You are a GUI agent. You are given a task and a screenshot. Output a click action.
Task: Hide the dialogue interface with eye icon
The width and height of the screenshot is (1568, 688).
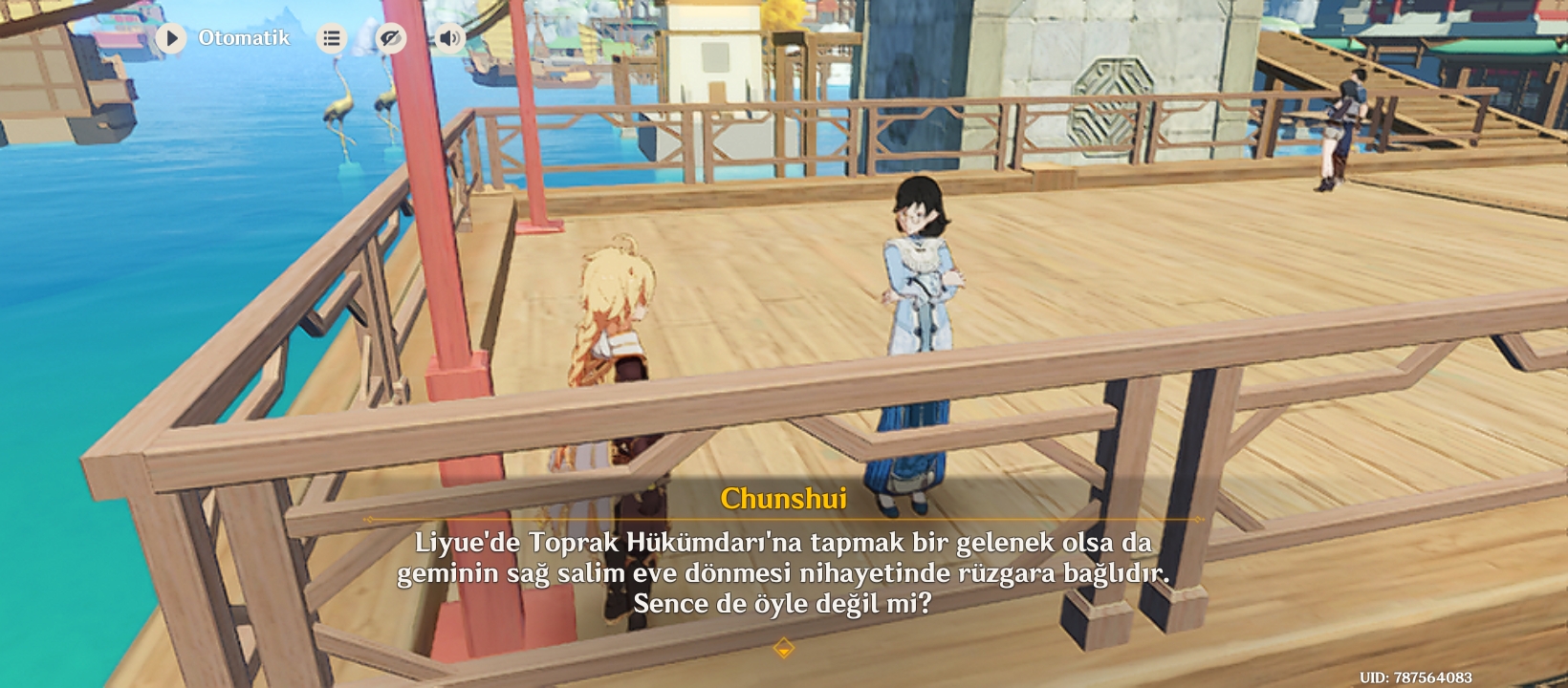(390, 38)
